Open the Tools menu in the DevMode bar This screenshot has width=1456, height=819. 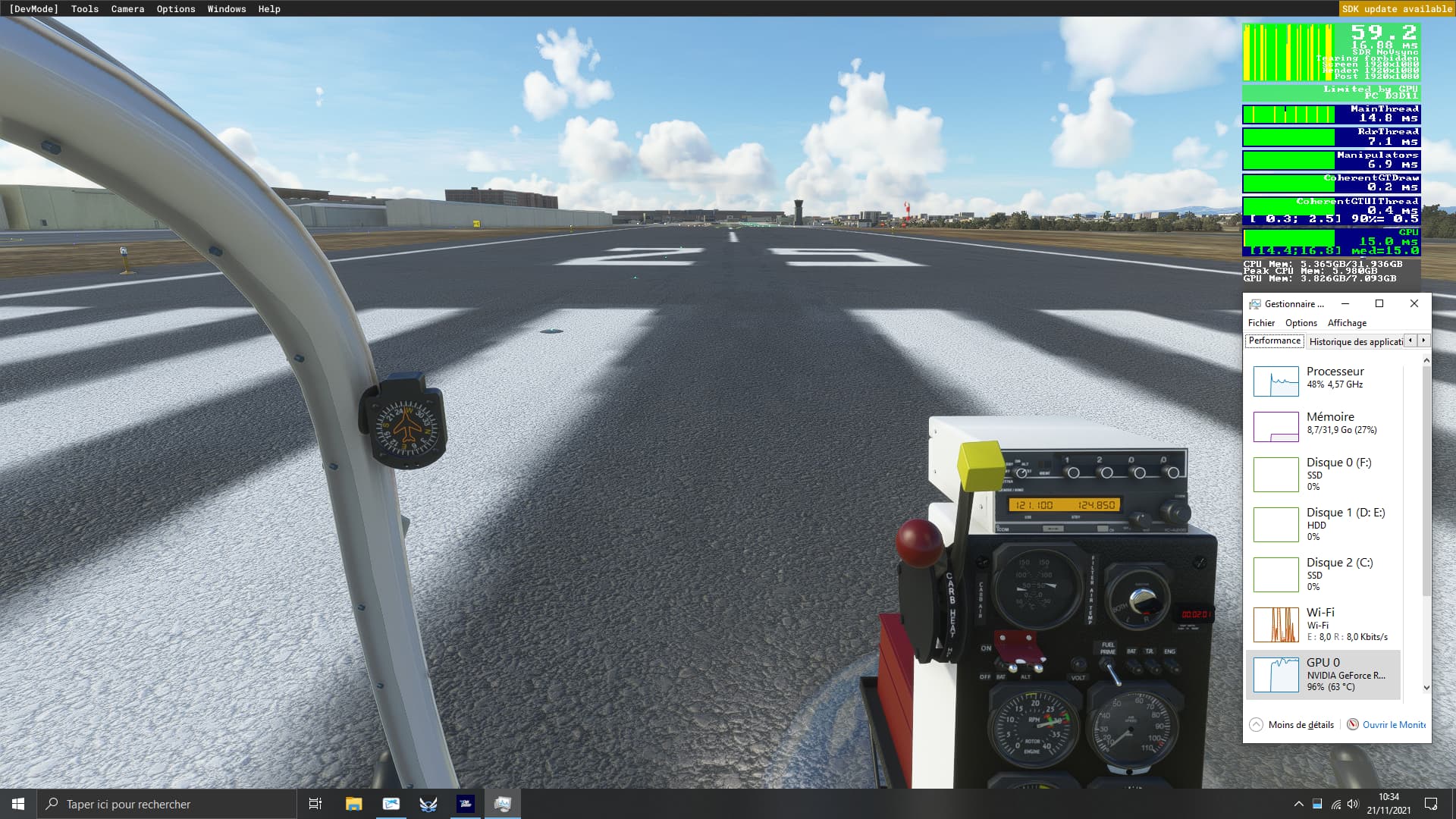click(83, 8)
